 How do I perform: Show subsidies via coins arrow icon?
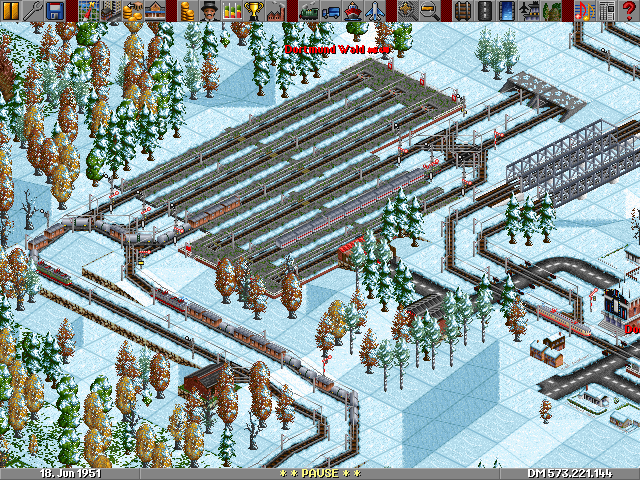131,10
